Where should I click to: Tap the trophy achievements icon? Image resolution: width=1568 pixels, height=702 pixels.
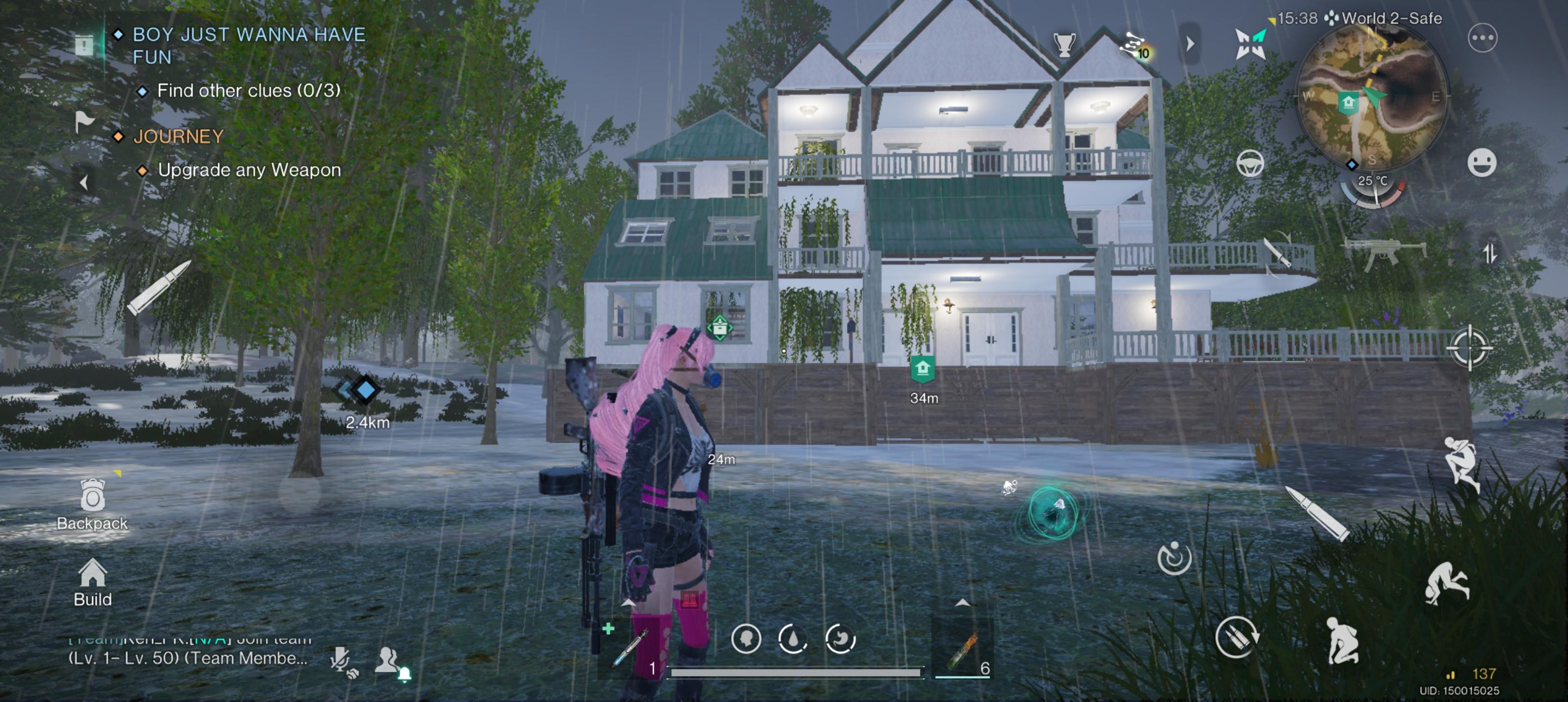[1063, 44]
